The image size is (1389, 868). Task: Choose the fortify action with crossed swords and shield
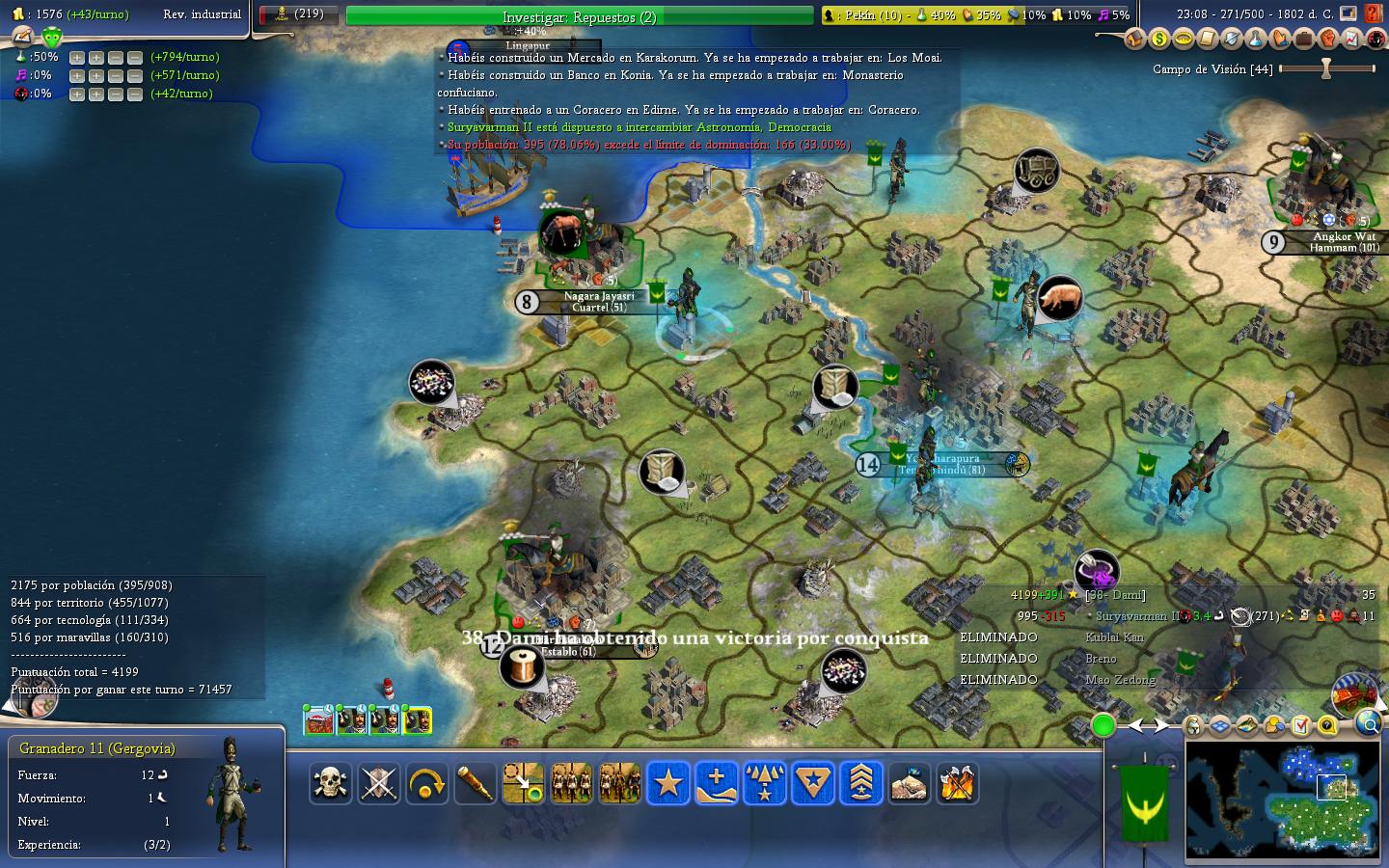coord(378,783)
